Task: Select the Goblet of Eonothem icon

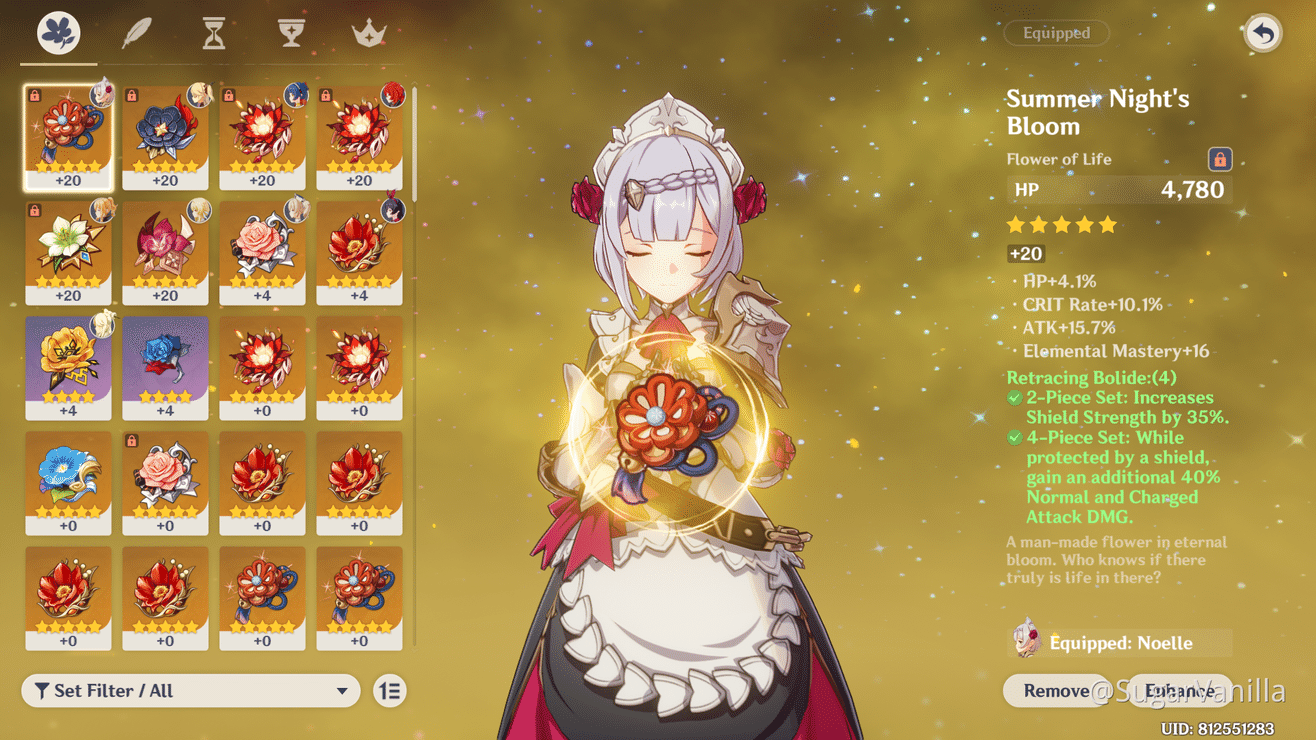Action: pos(290,31)
